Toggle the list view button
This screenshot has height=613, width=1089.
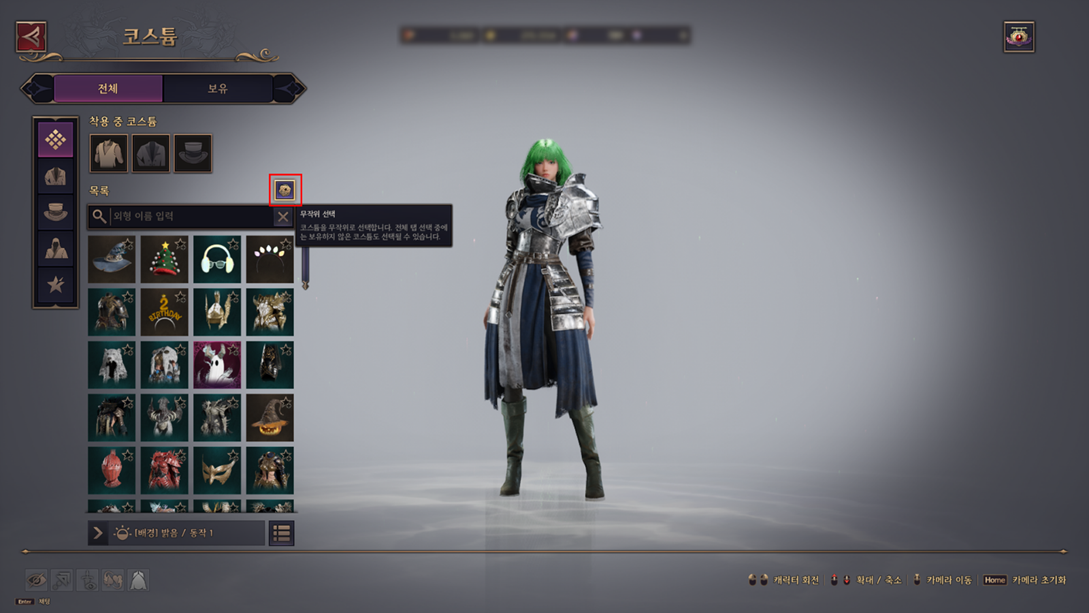(282, 533)
